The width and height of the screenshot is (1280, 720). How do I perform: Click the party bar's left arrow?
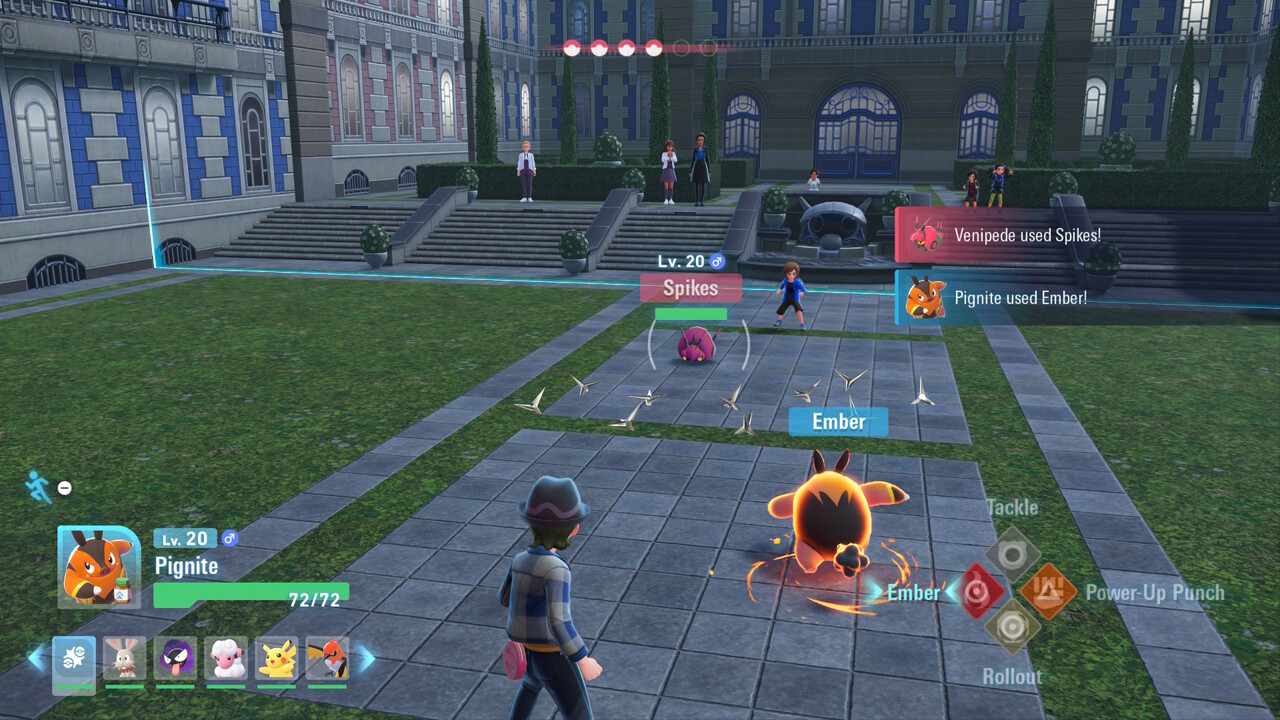pyautogui.click(x=36, y=658)
